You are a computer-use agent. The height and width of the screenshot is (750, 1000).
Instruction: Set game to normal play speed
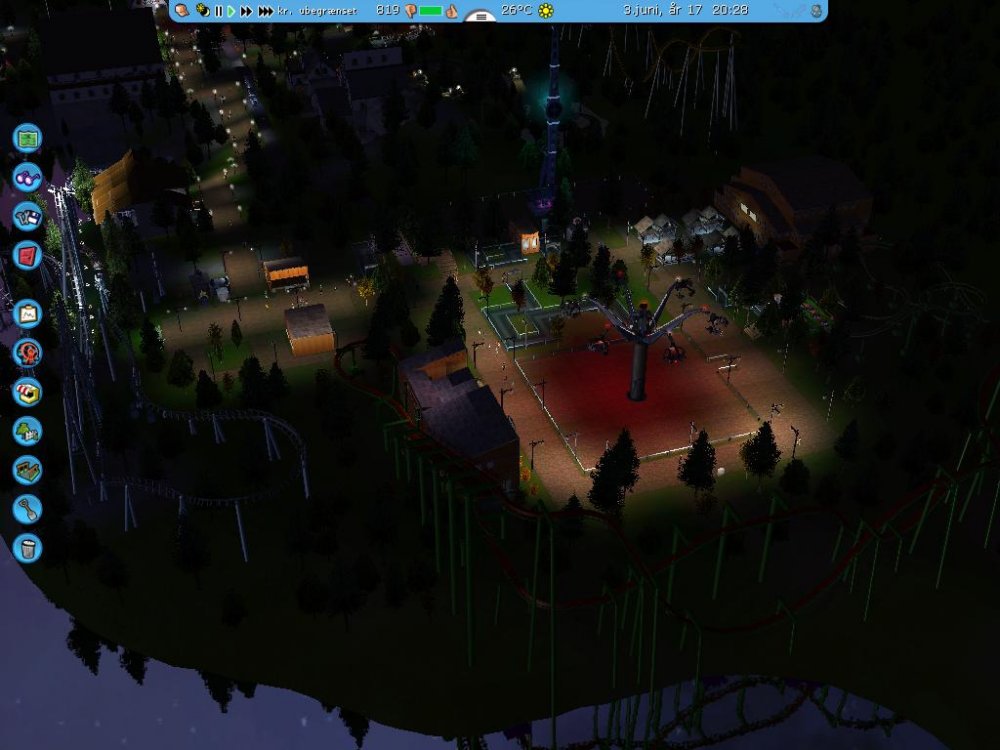click(x=231, y=11)
